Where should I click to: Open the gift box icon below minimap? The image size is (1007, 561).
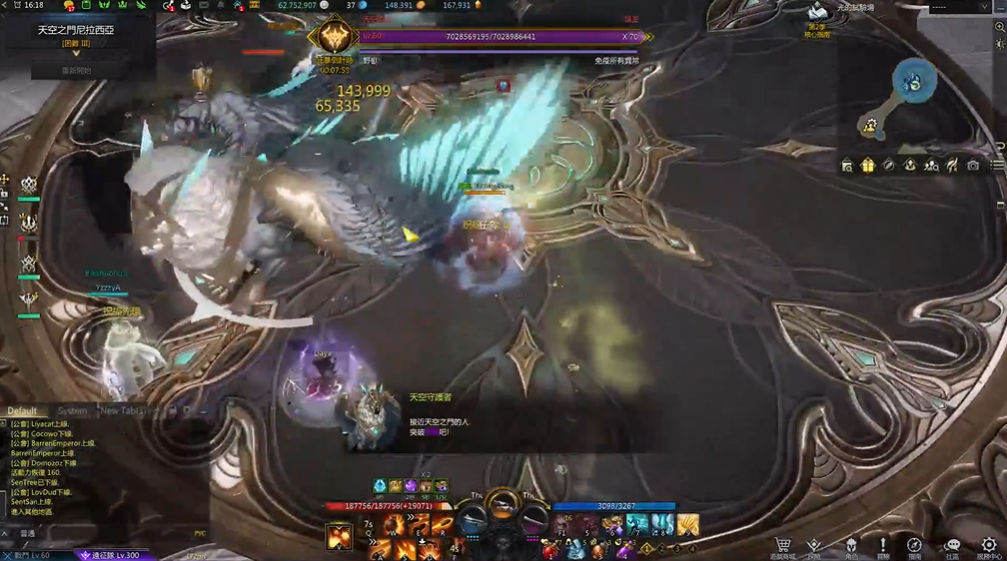(x=867, y=165)
